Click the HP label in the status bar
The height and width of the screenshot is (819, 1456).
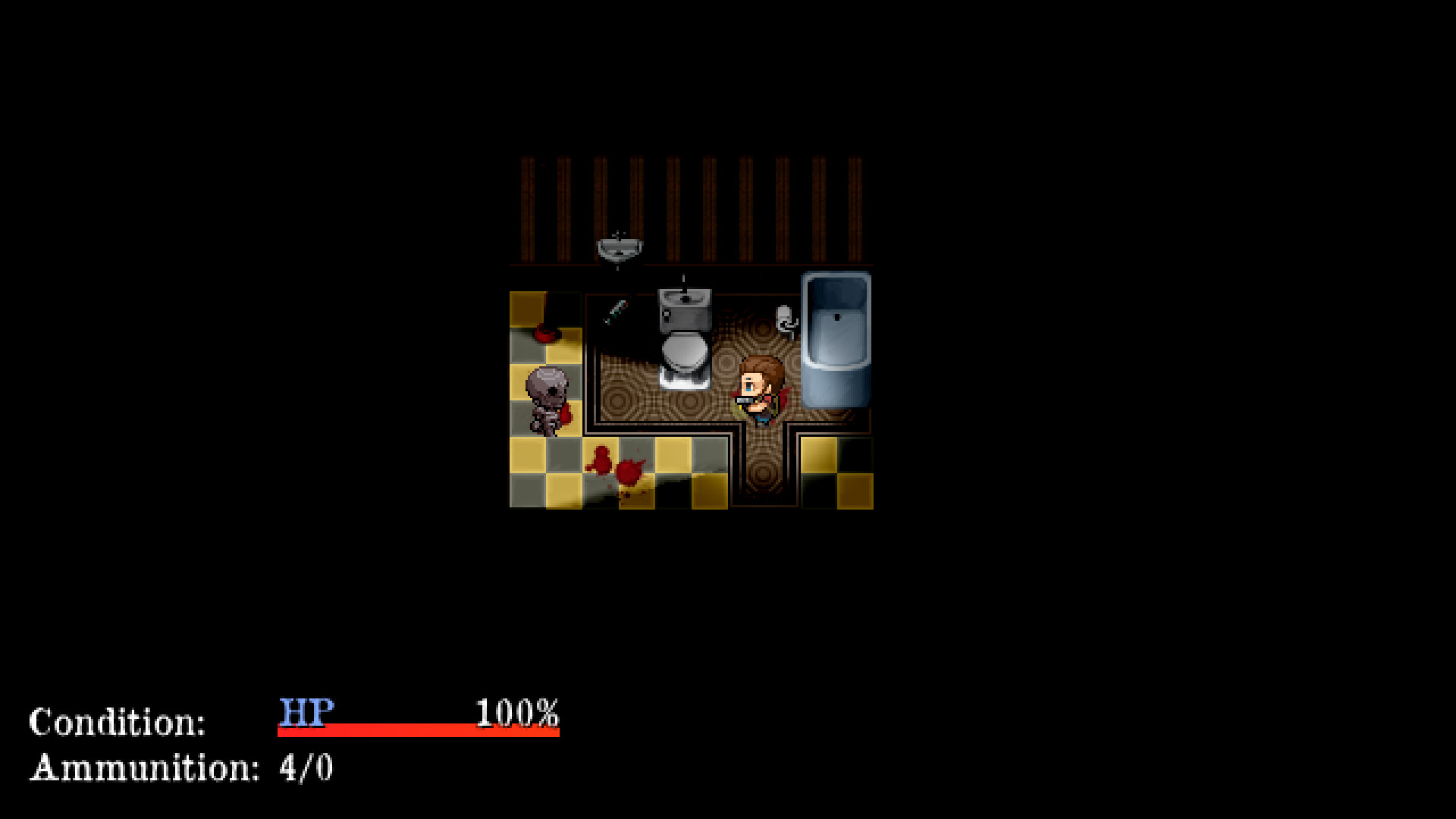point(306,713)
